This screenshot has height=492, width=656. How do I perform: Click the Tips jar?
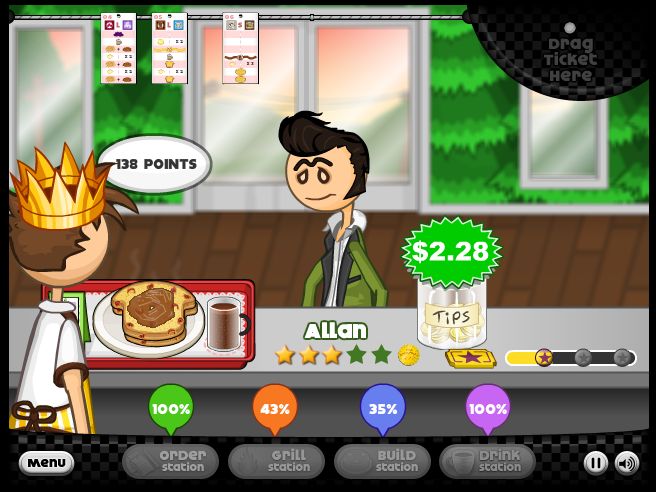coord(451,315)
